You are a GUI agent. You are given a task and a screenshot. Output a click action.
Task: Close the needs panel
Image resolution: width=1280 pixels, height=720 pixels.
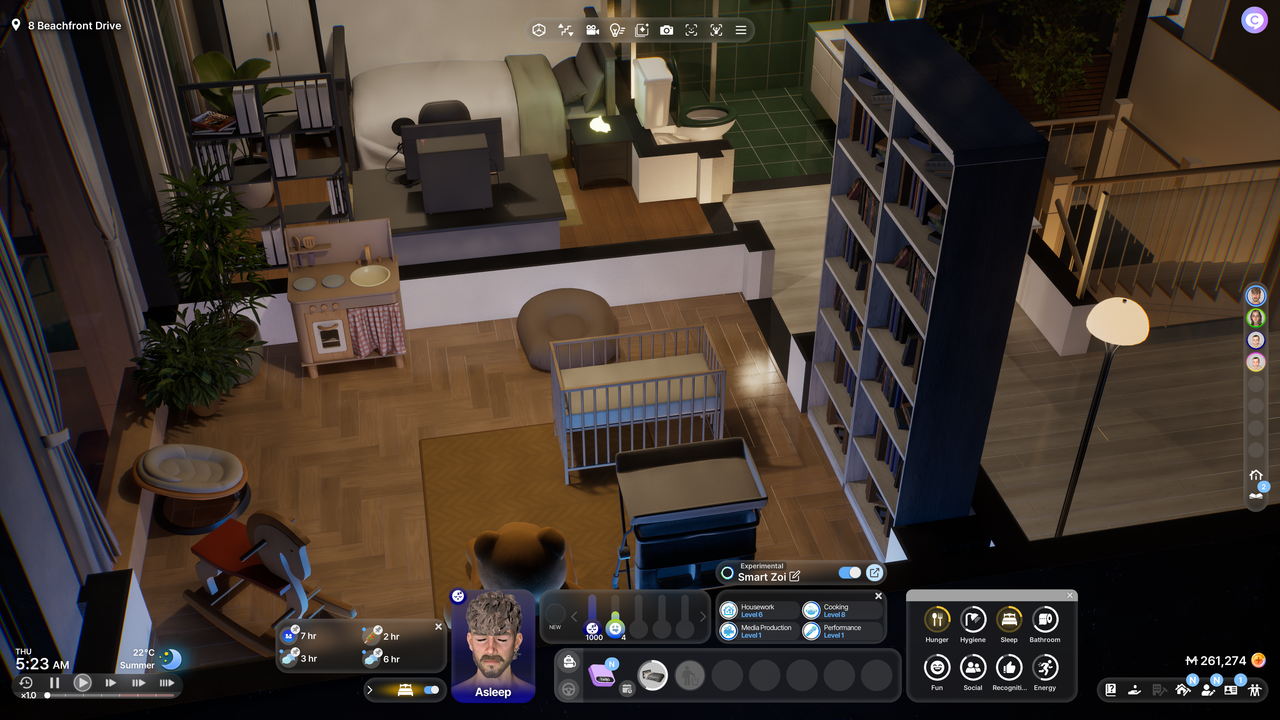(x=1069, y=596)
